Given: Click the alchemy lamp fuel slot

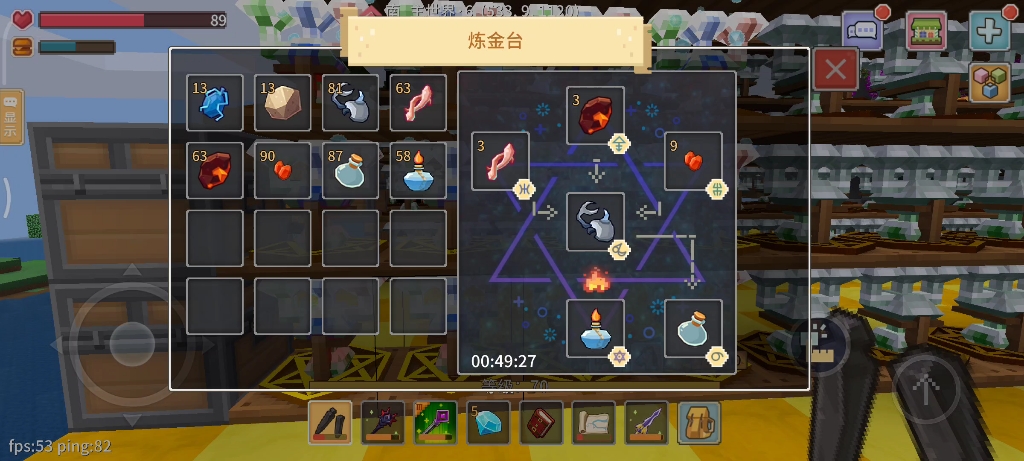Looking at the screenshot, I should click(x=596, y=329).
